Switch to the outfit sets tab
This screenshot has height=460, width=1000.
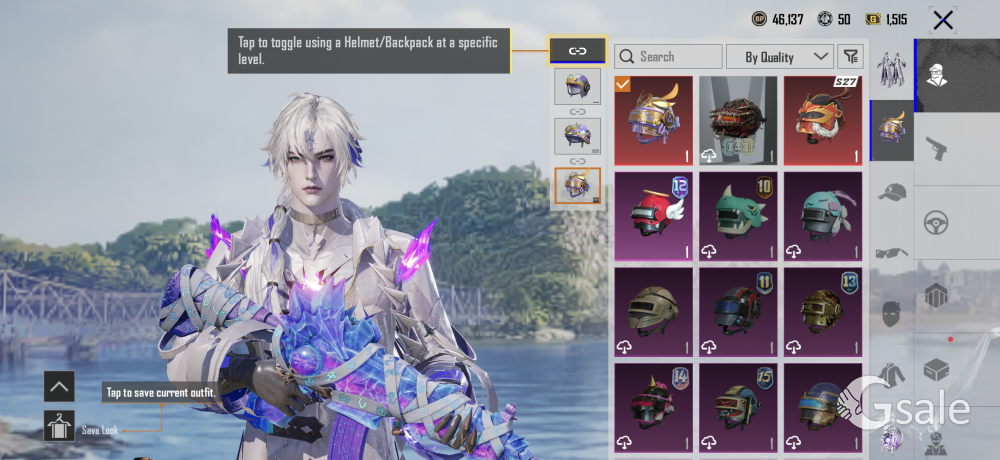[891, 70]
